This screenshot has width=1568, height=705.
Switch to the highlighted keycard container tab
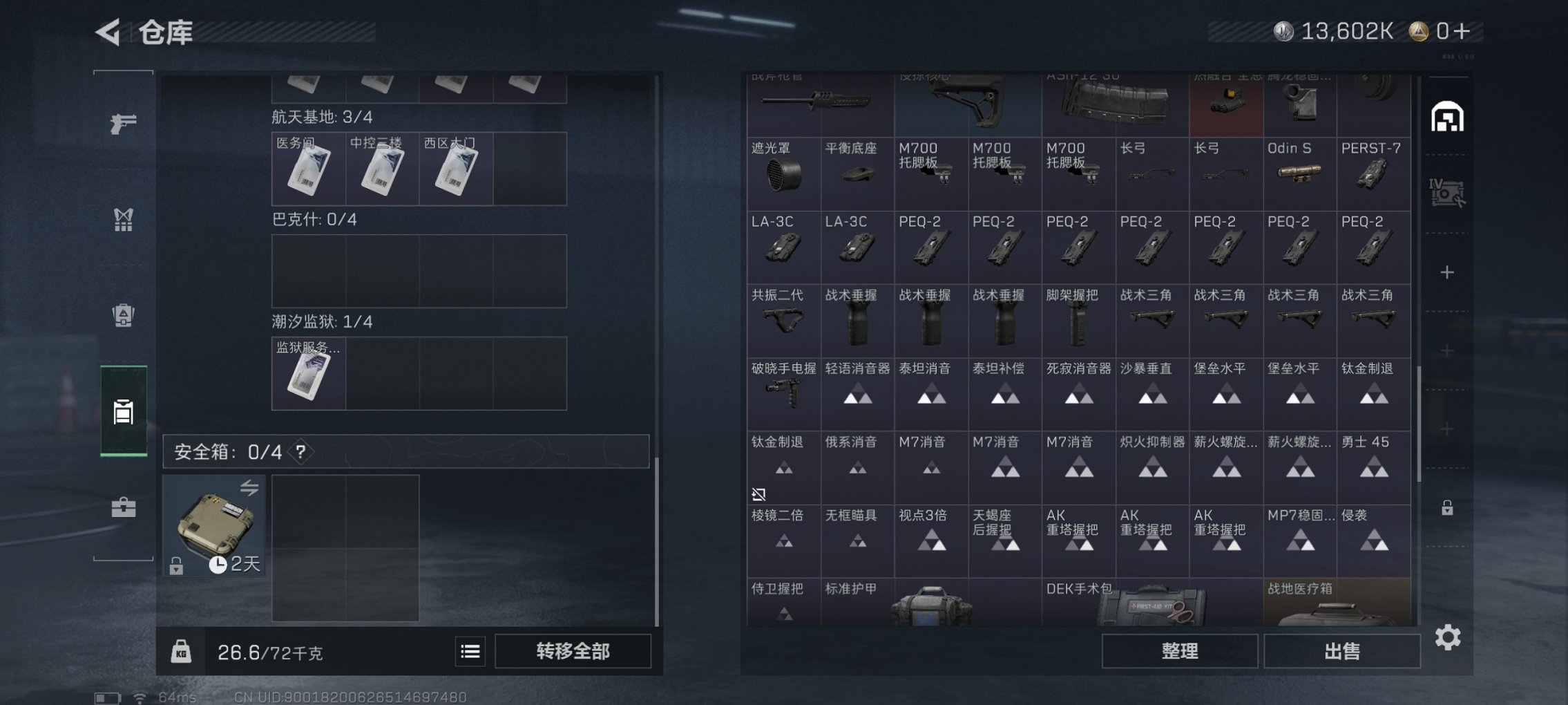[x=123, y=411]
